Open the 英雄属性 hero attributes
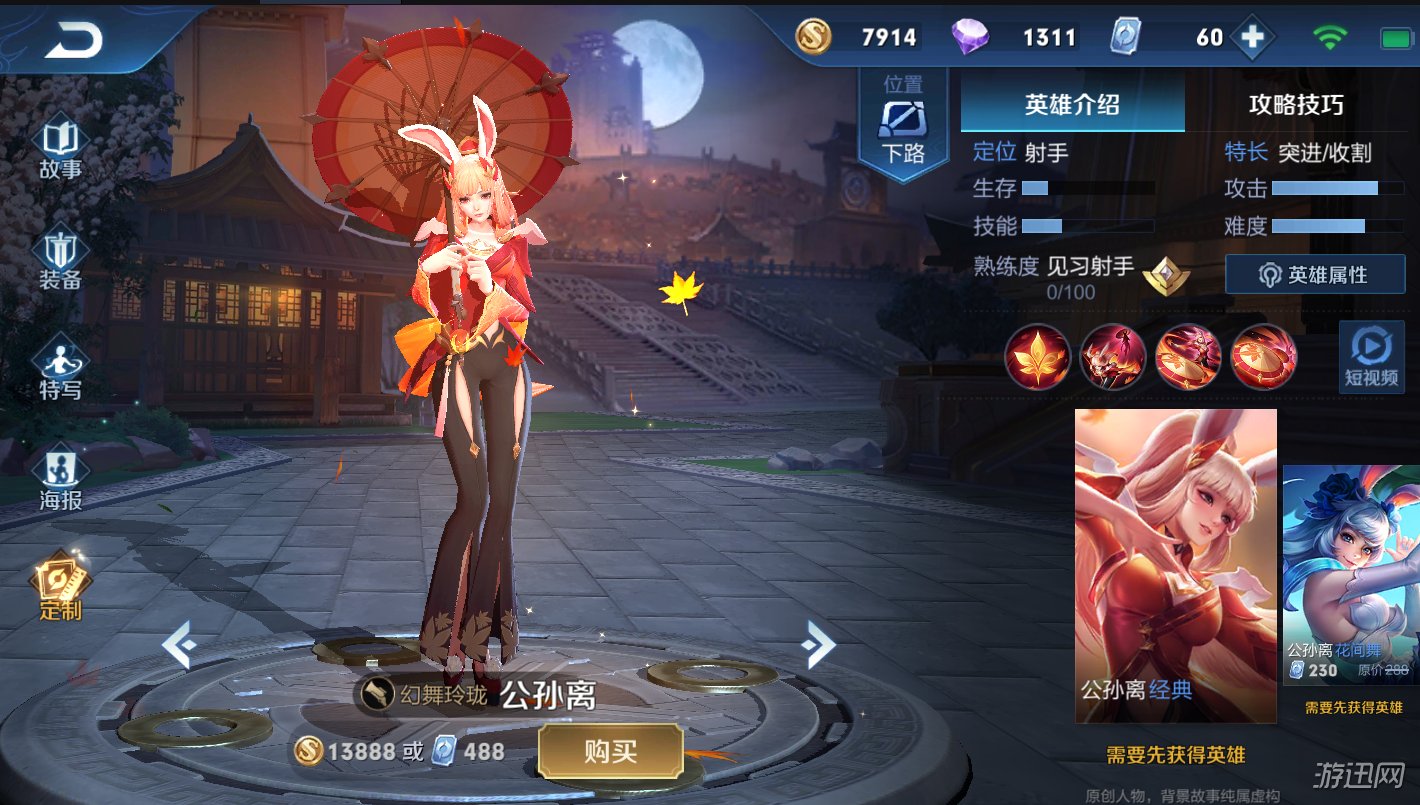This screenshot has height=805, width=1420. point(1314,274)
